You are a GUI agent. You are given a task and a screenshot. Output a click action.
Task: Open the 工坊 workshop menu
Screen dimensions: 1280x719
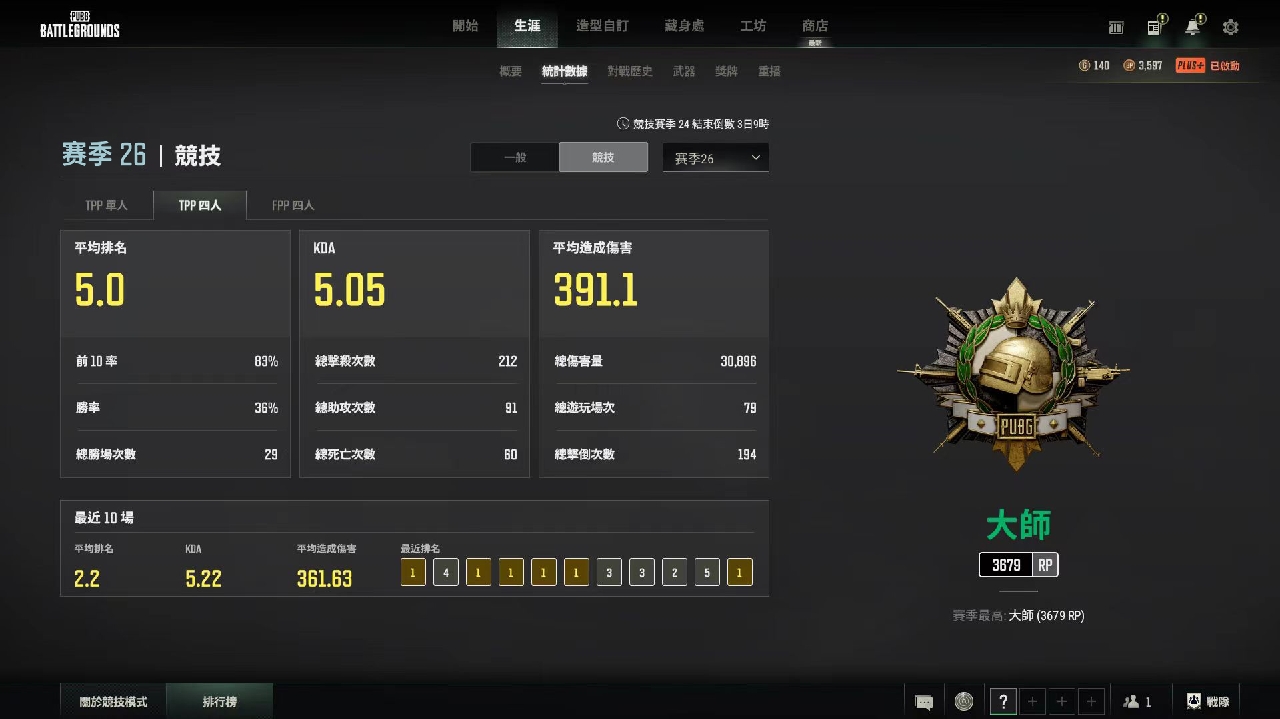pyautogui.click(x=753, y=26)
